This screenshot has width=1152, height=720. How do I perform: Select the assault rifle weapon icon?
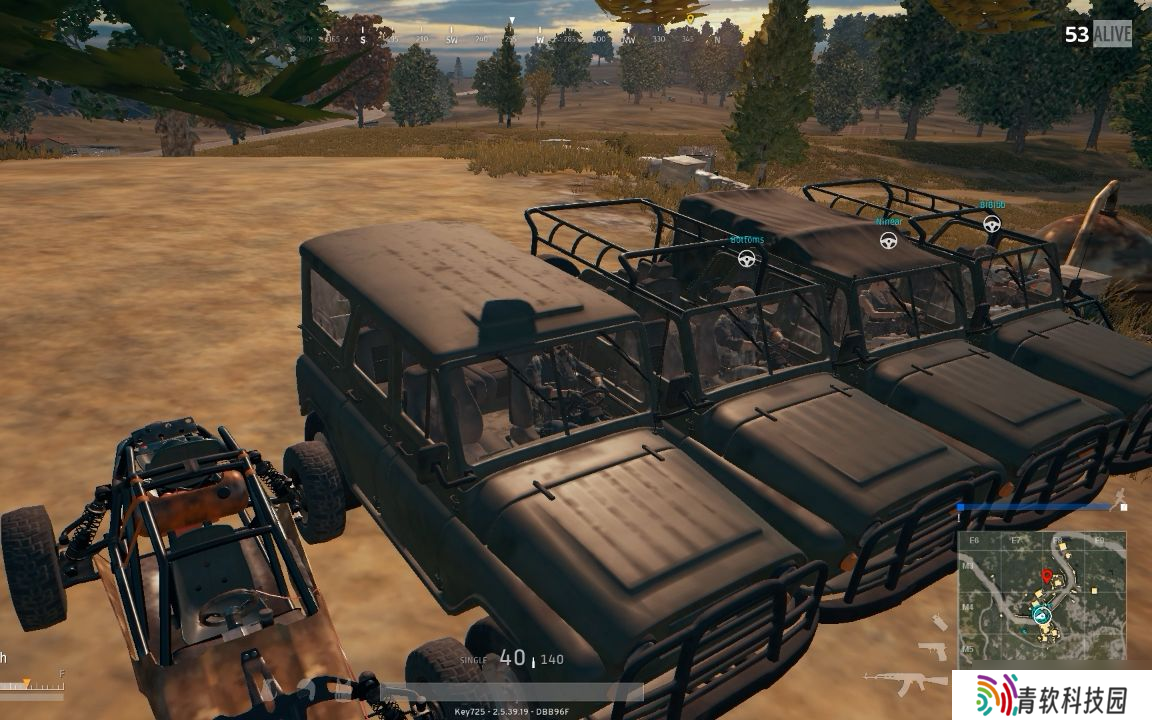[906, 683]
